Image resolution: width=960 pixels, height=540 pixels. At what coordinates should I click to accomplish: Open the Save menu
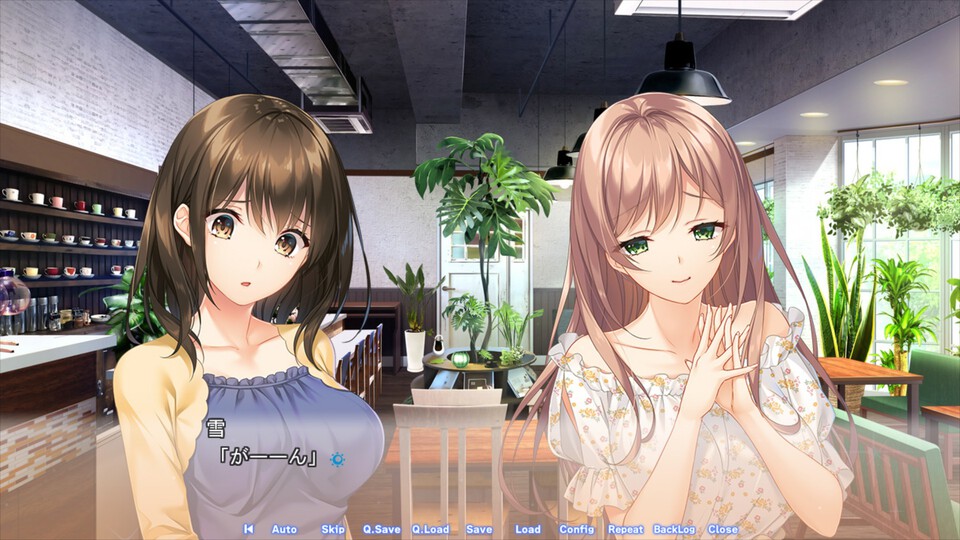point(479,529)
